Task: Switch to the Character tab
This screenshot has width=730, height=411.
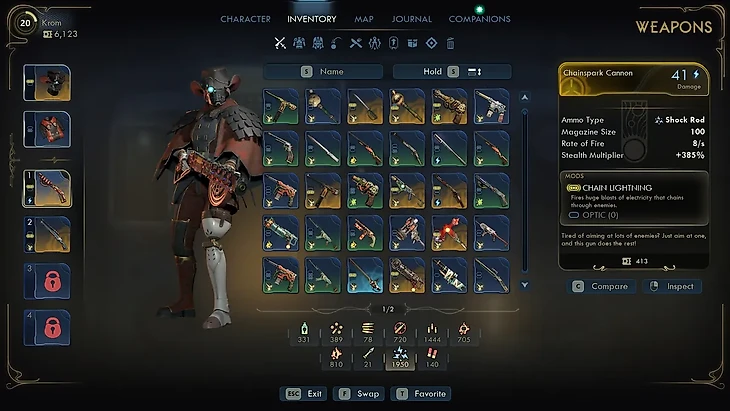Action: (x=245, y=19)
